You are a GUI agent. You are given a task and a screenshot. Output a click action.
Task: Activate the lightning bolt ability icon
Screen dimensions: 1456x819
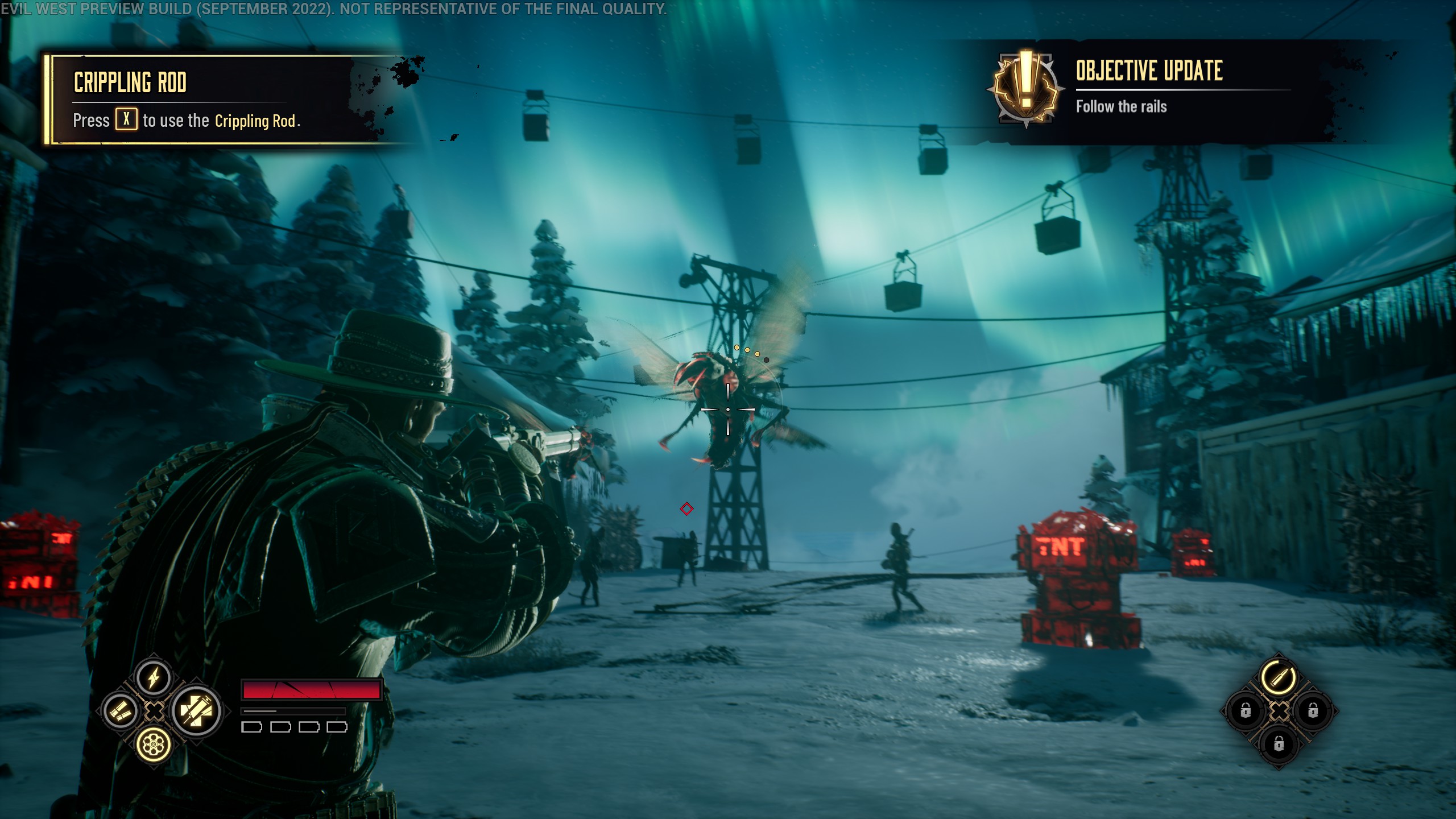(154, 678)
